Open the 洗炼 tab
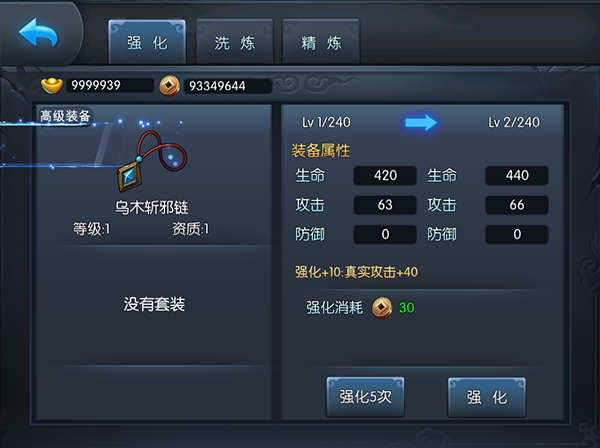This screenshot has height=448, width=600. (235, 43)
